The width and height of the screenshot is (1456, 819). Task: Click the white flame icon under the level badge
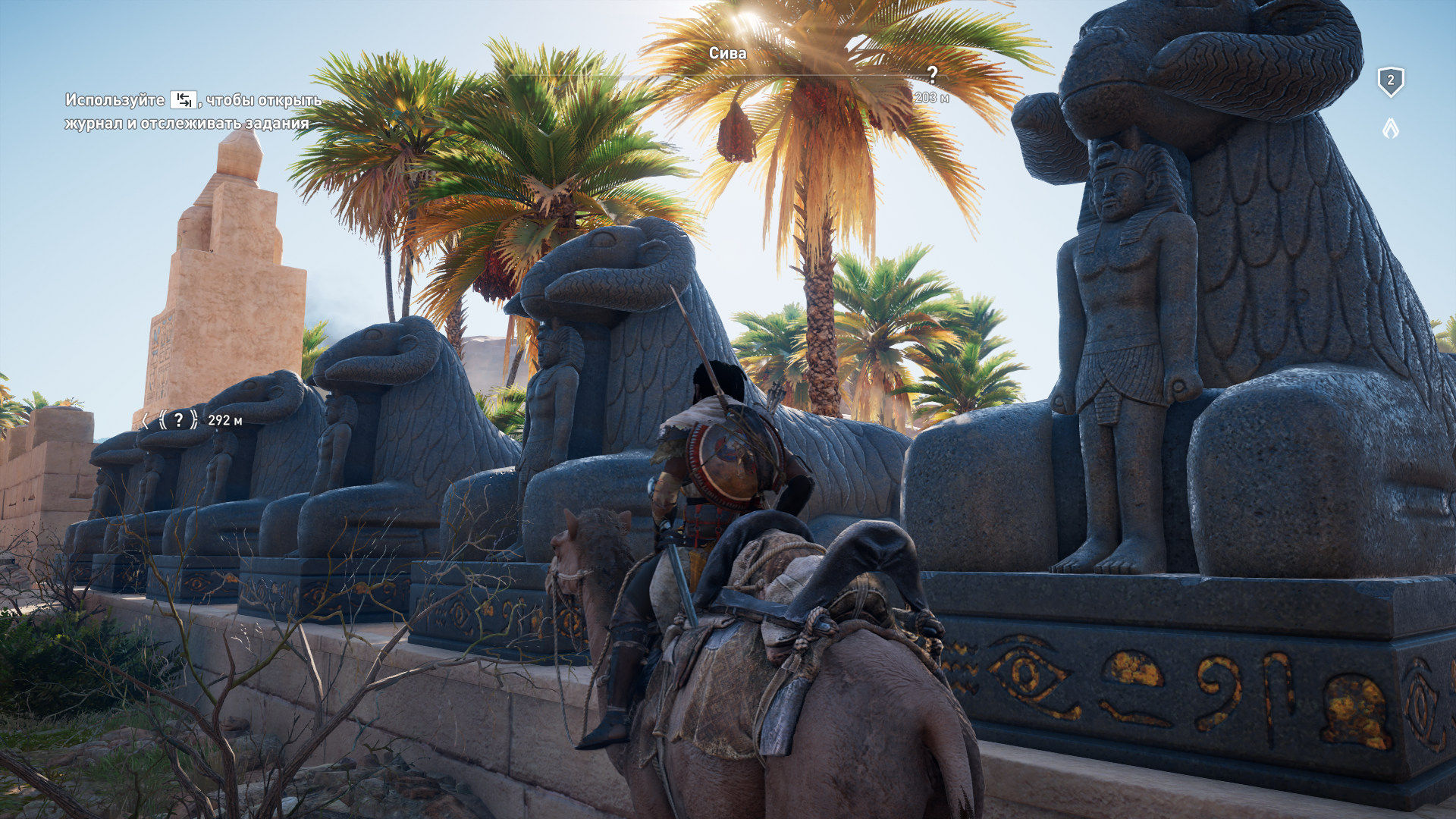coord(1390,128)
